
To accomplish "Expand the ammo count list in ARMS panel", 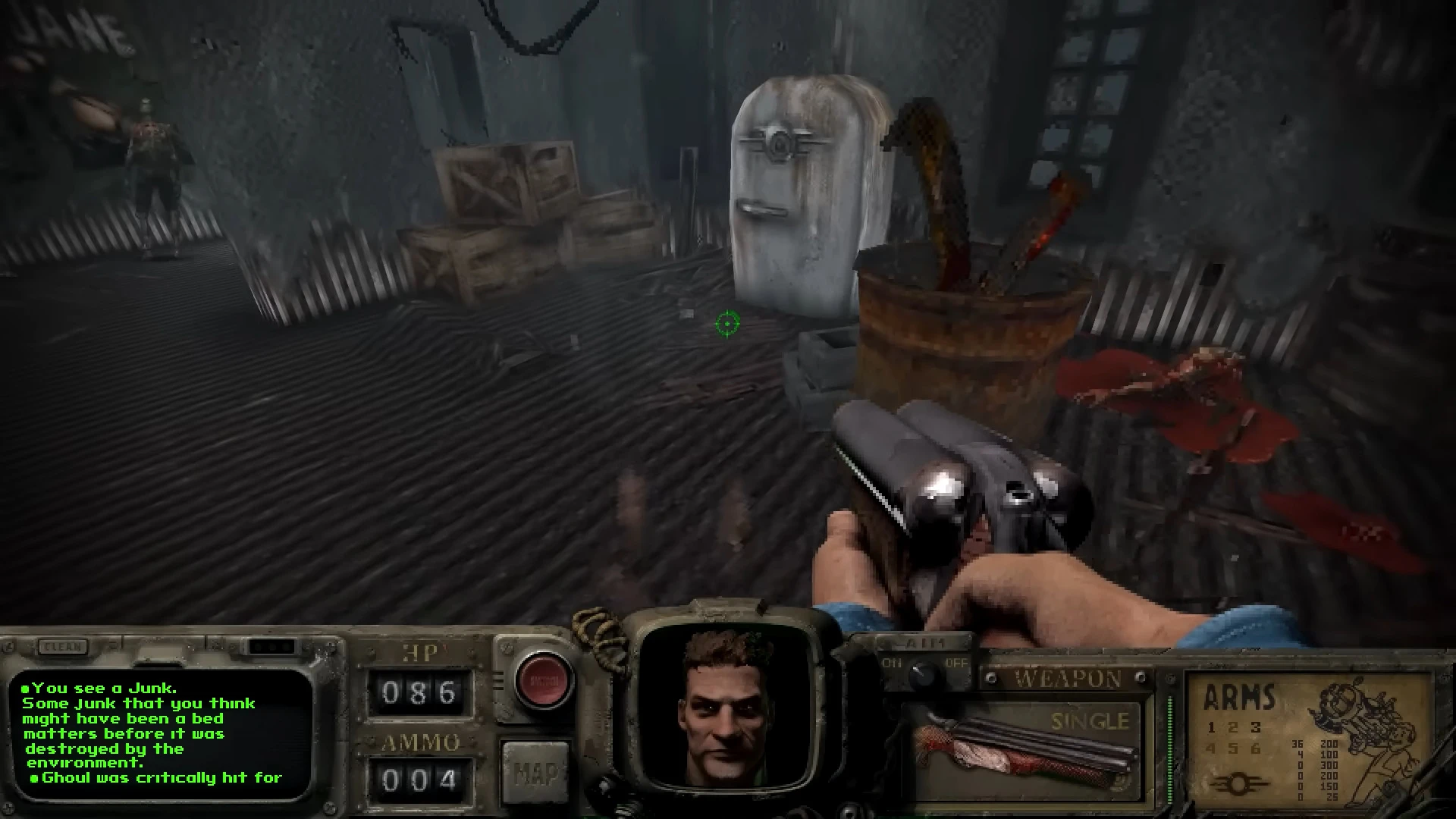I will point(1314,767).
